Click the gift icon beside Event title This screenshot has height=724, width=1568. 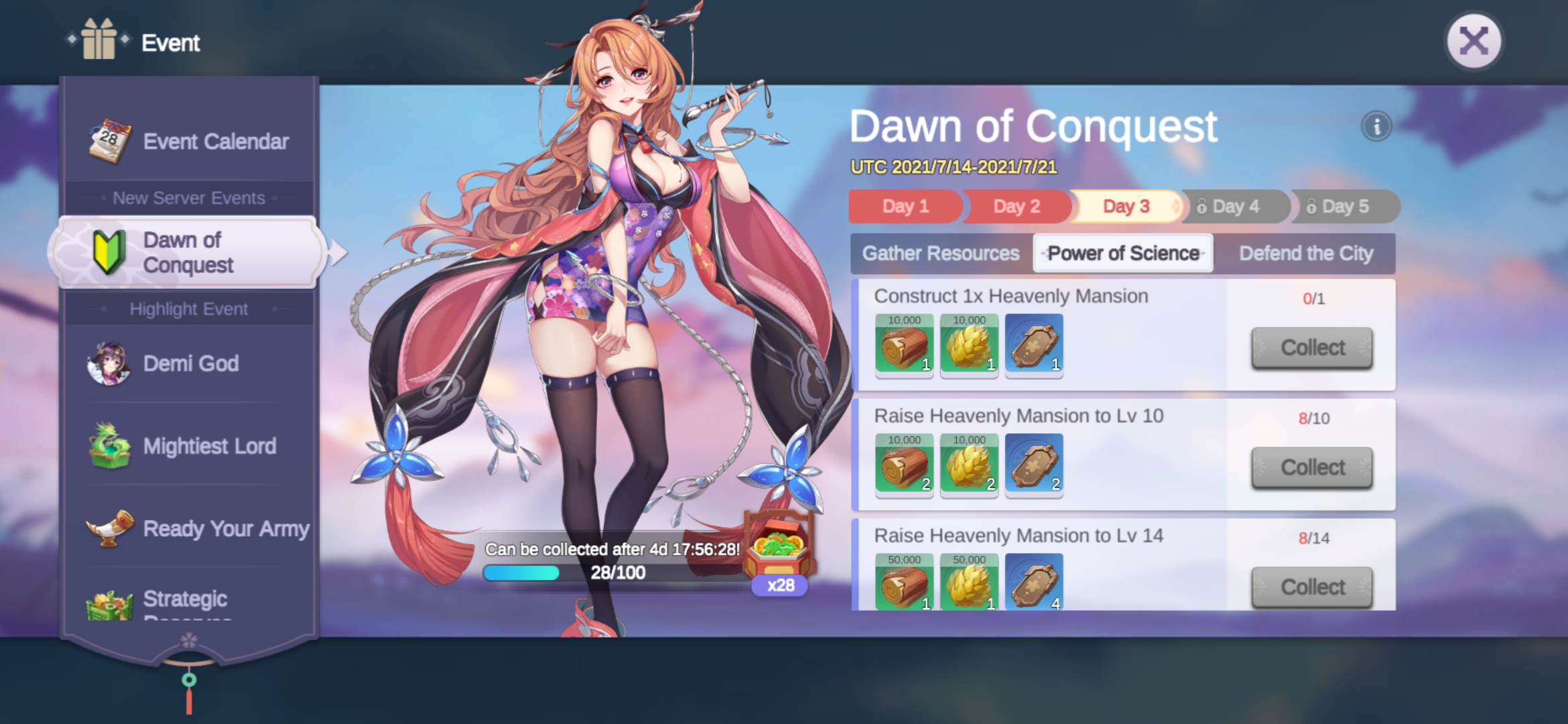click(x=98, y=42)
